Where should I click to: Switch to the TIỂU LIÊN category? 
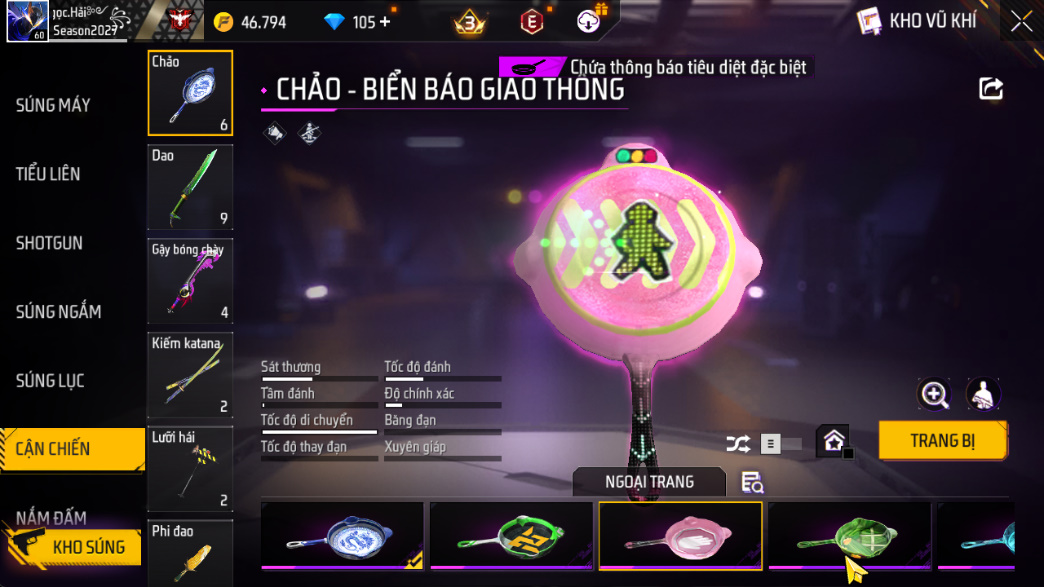click(x=48, y=174)
